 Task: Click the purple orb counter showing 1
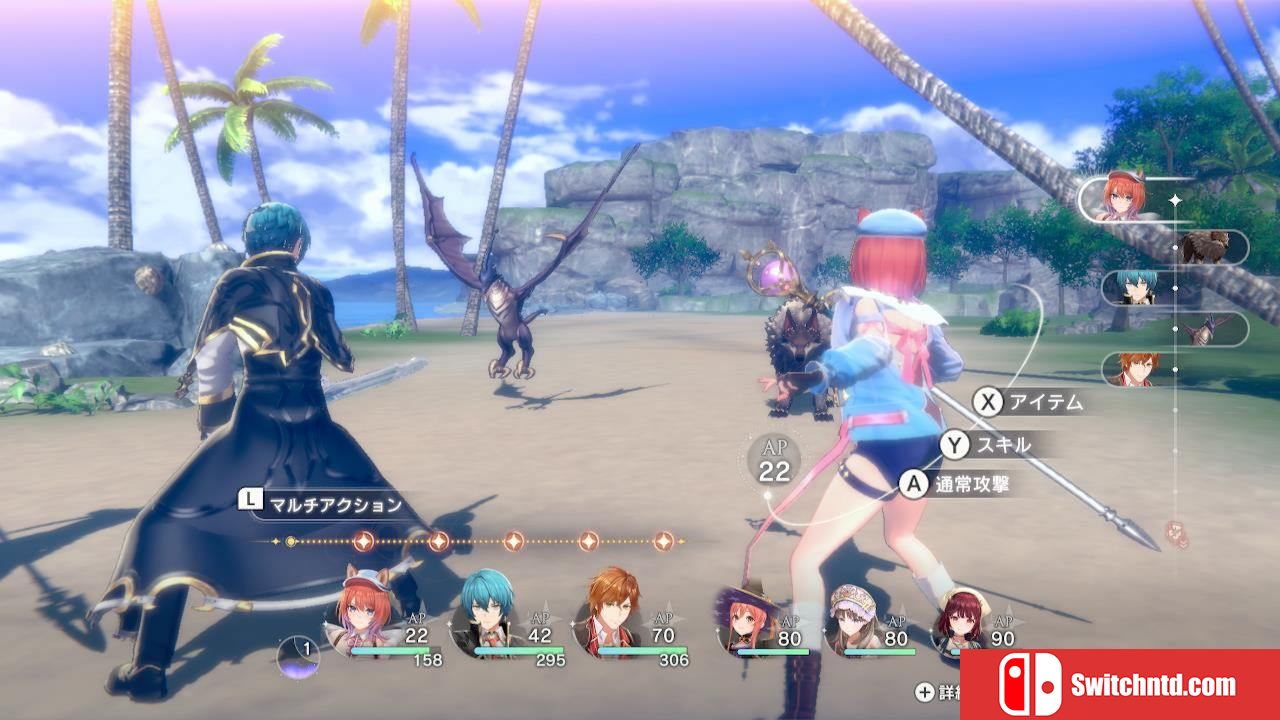[x=299, y=656]
